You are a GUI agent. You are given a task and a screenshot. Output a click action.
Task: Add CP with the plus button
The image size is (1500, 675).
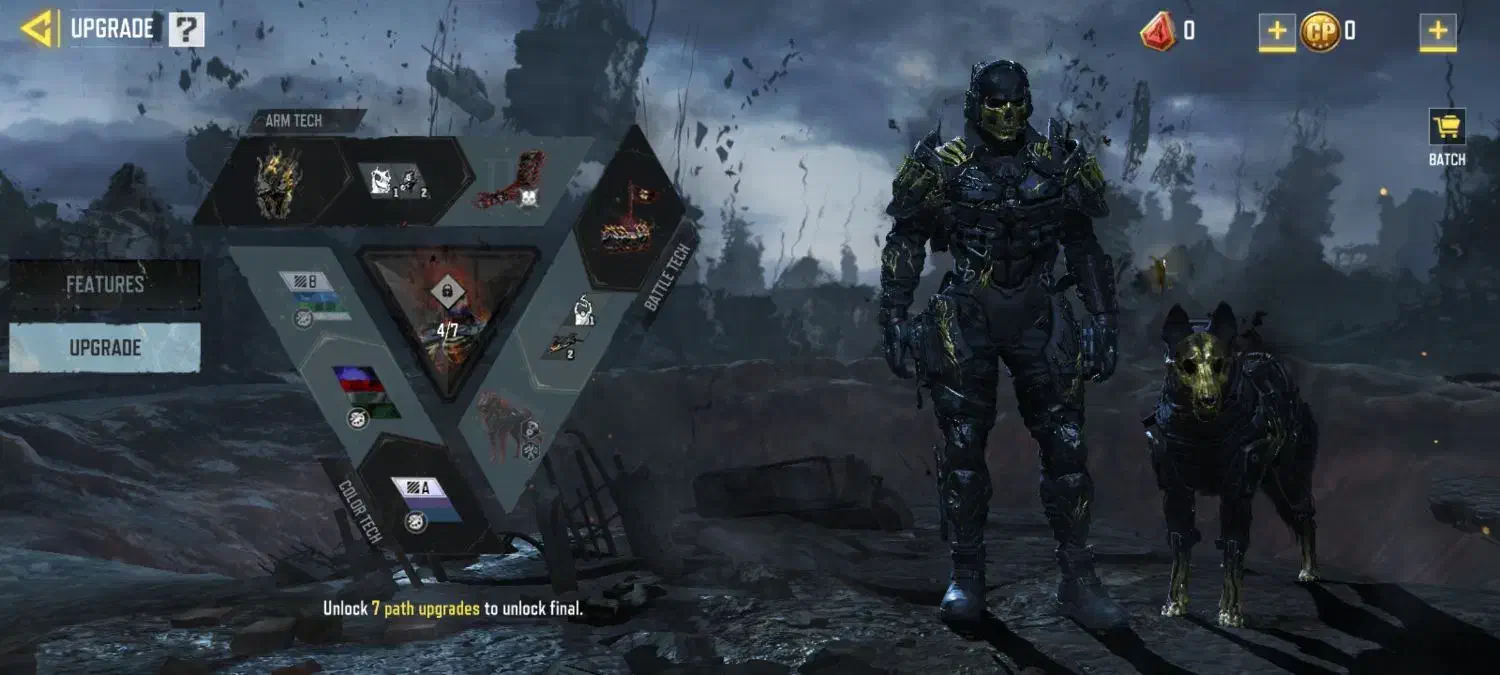tap(1437, 32)
